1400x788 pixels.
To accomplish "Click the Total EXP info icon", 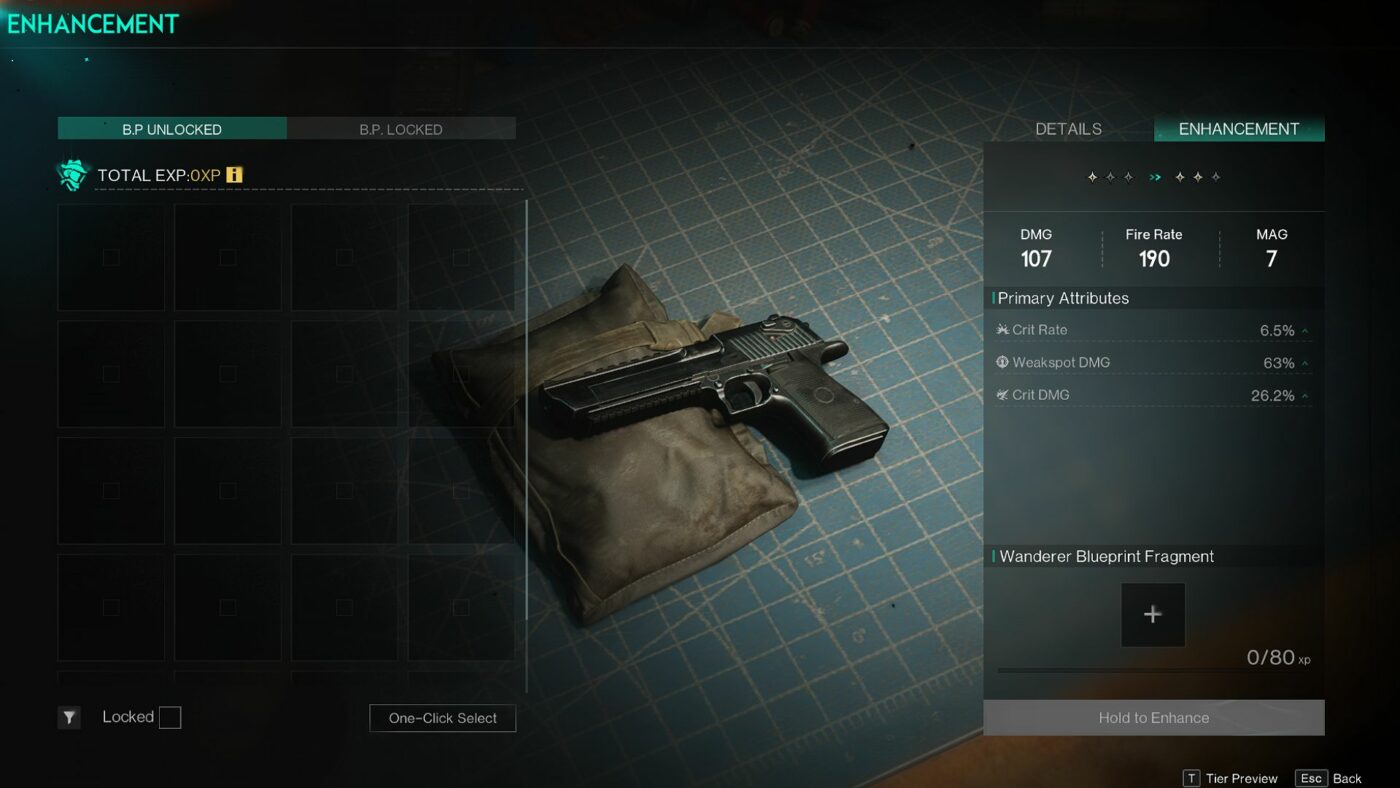I will pyautogui.click(x=234, y=175).
